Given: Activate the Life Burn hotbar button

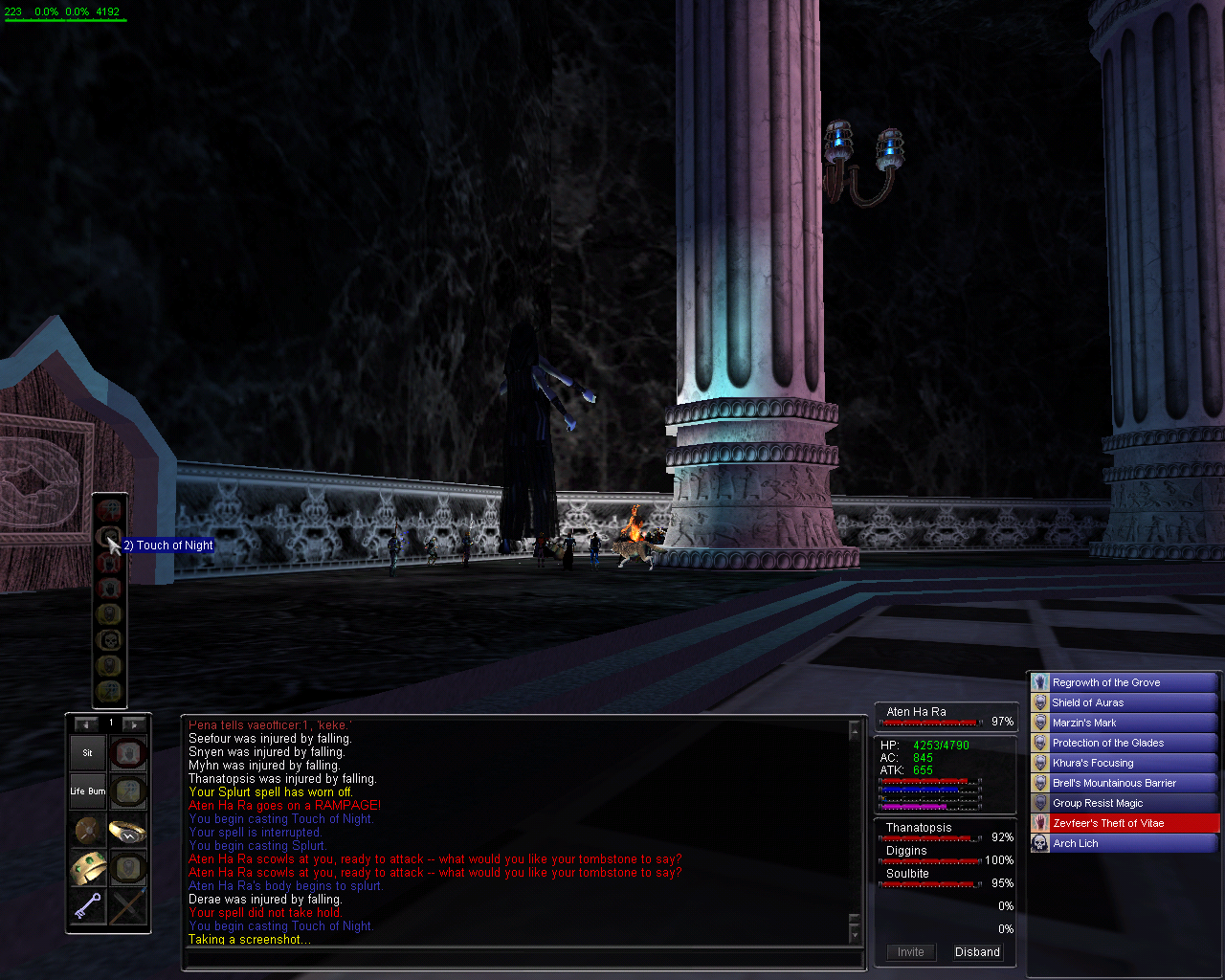Looking at the screenshot, I should point(87,791).
